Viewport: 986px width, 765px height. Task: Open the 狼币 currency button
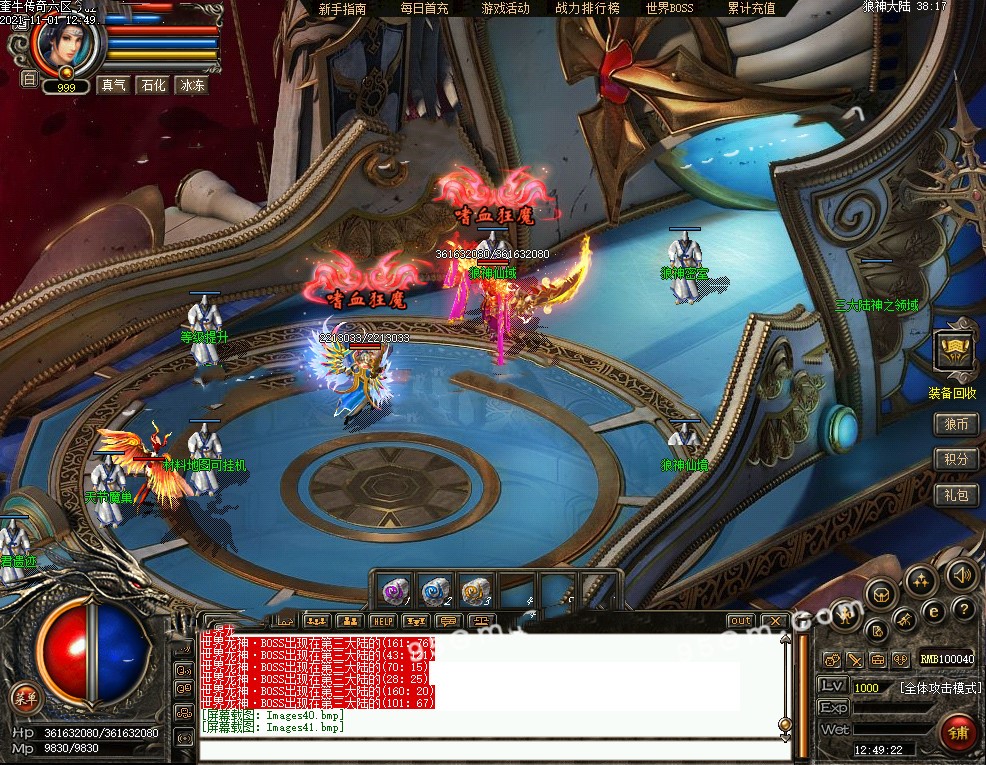tap(956, 424)
